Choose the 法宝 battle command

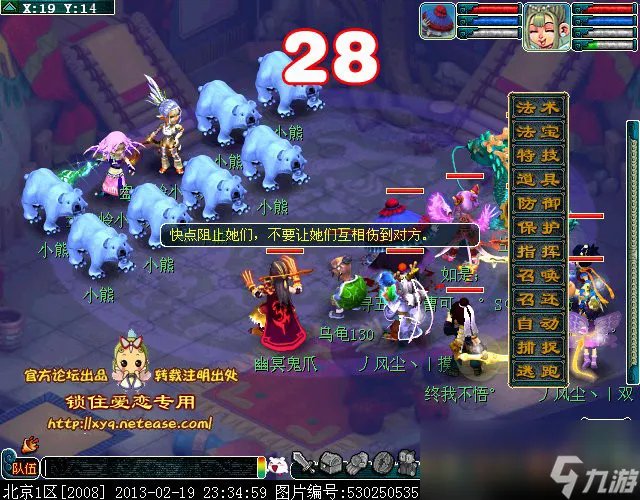(x=538, y=132)
